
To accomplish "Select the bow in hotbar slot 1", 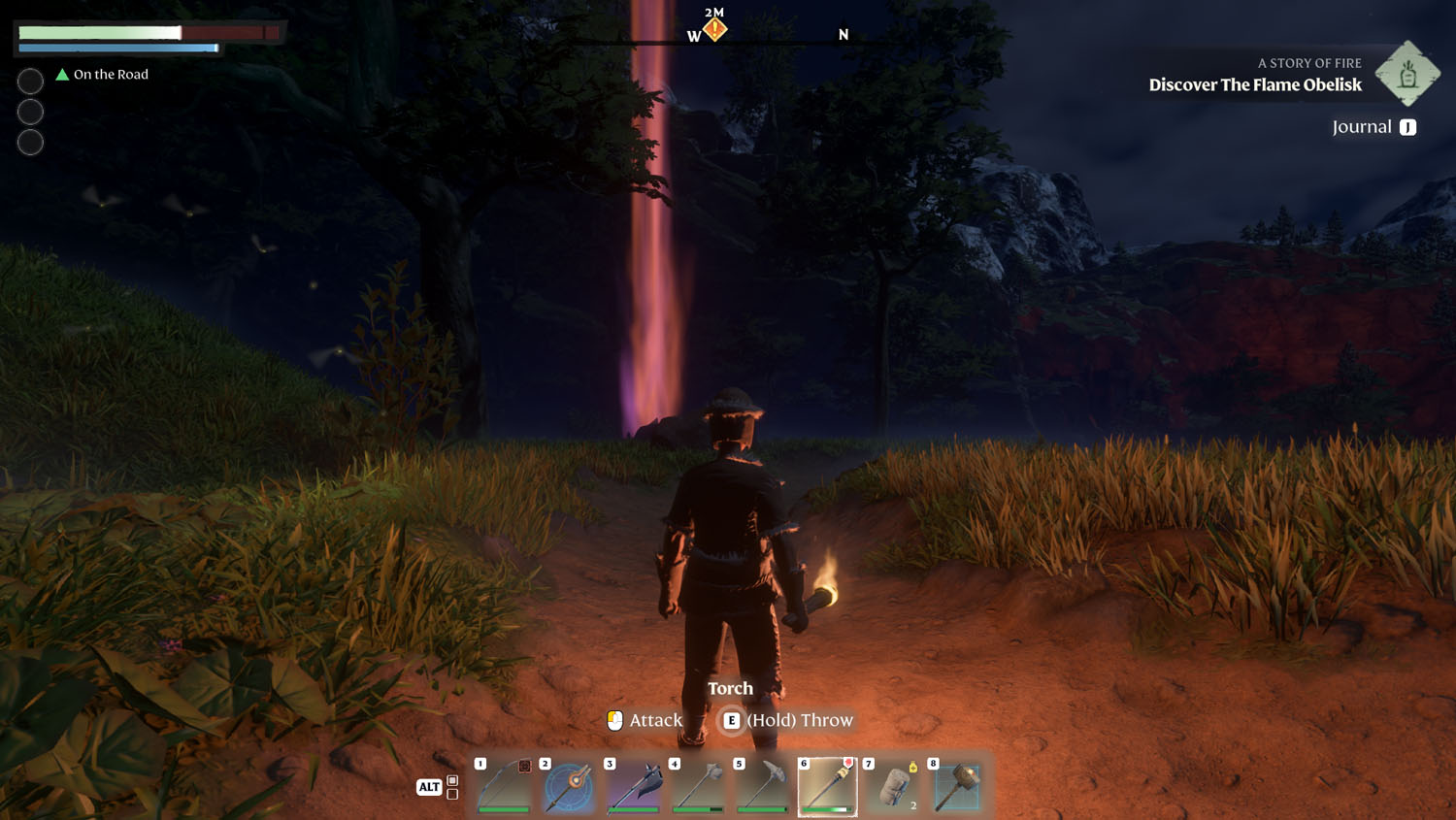I will point(504,786).
